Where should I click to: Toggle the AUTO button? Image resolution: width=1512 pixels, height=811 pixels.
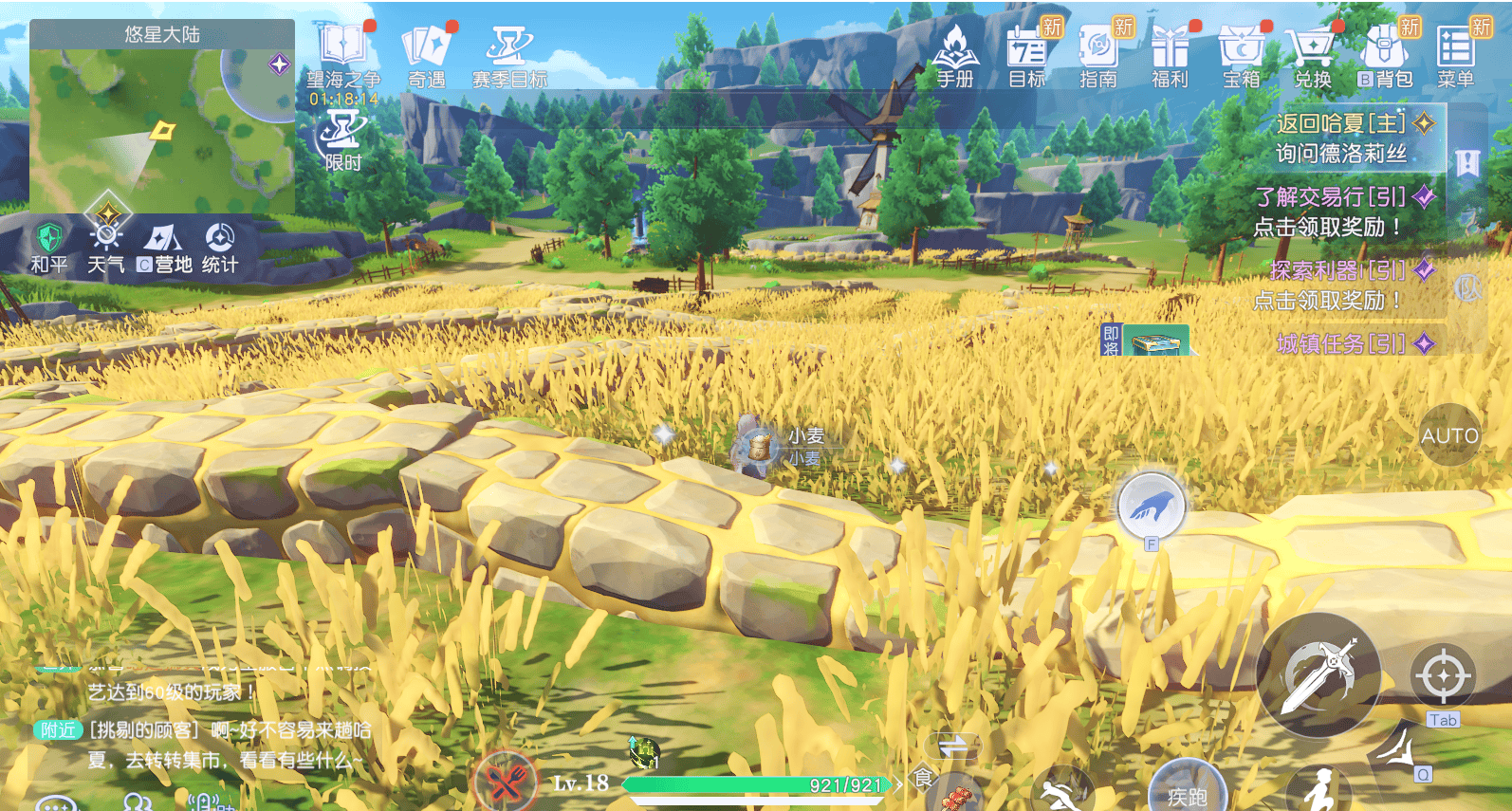[1449, 435]
